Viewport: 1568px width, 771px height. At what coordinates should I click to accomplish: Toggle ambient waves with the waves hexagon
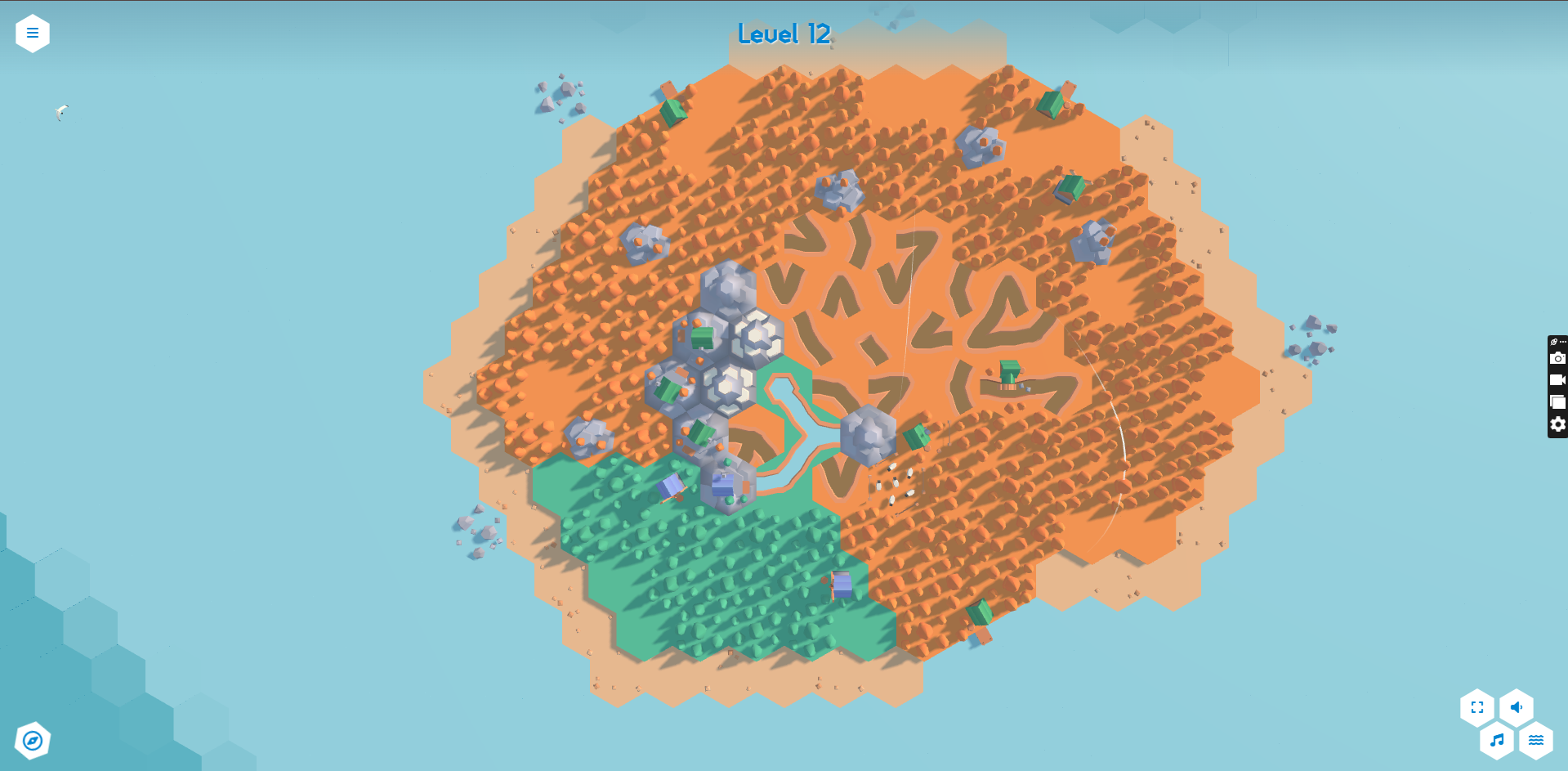[x=1536, y=740]
